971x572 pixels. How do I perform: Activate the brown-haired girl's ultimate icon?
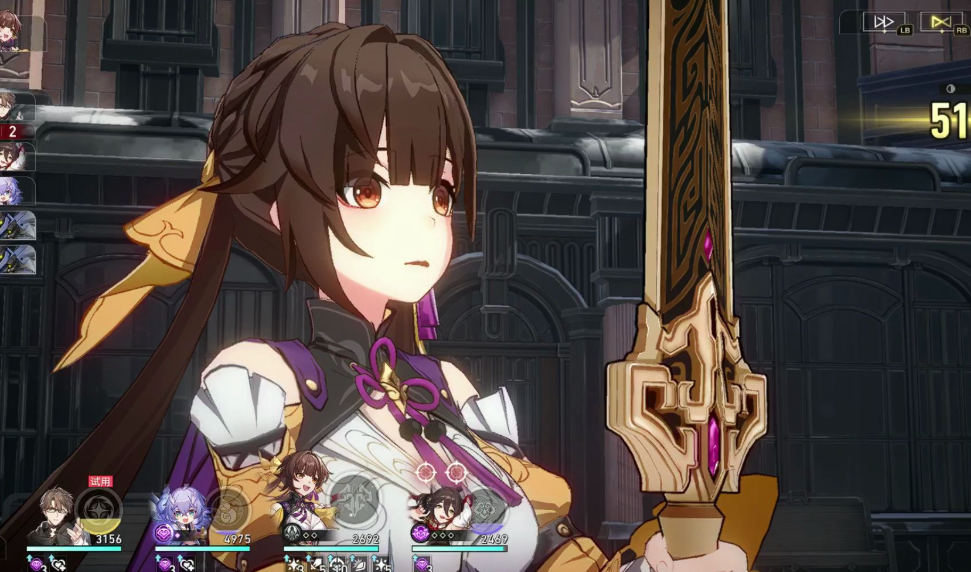(354, 496)
